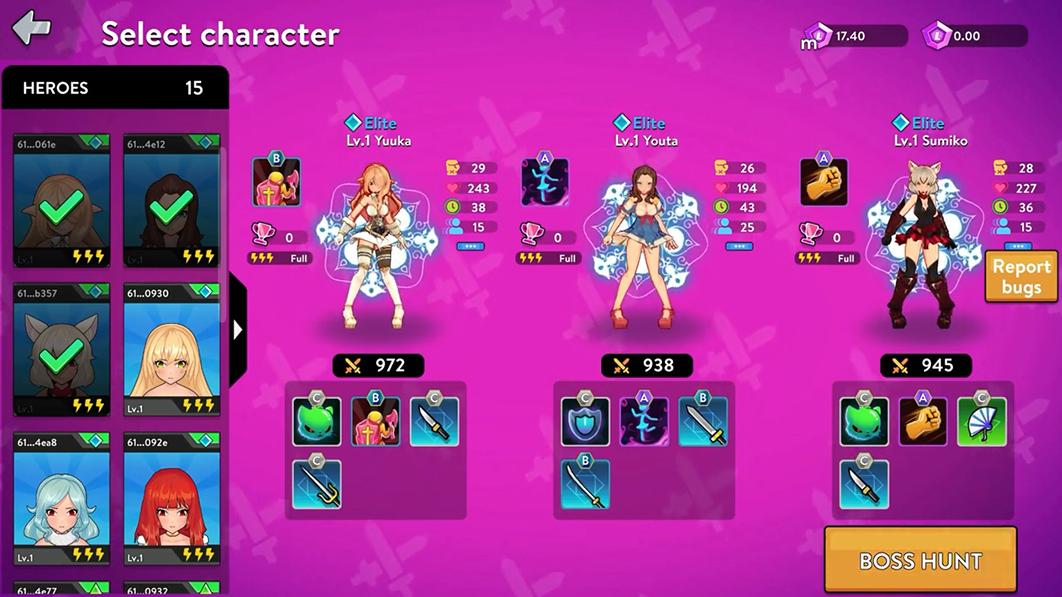Image resolution: width=1062 pixels, height=597 pixels.
Task: Collapse the heroes panel with the arrow tab
Action: click(238, 329)
